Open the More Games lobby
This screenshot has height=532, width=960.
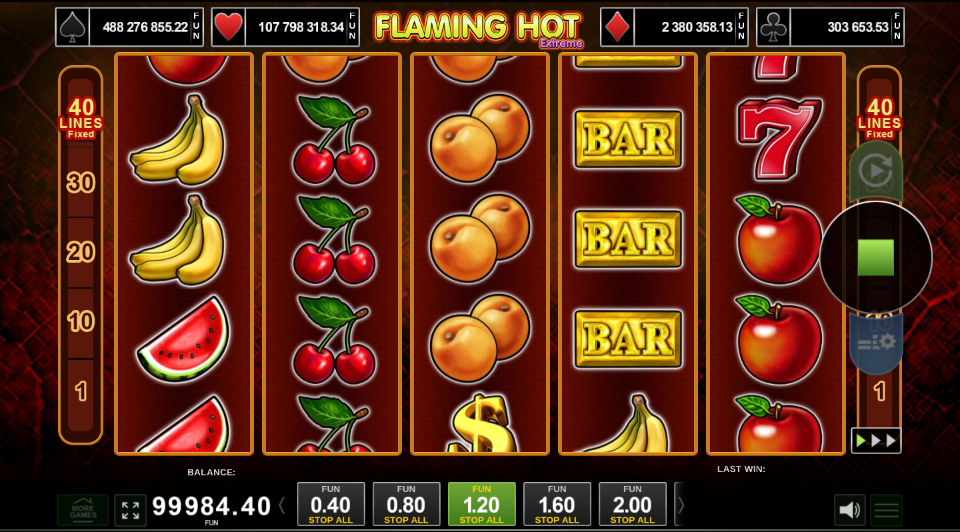point(82,510)
